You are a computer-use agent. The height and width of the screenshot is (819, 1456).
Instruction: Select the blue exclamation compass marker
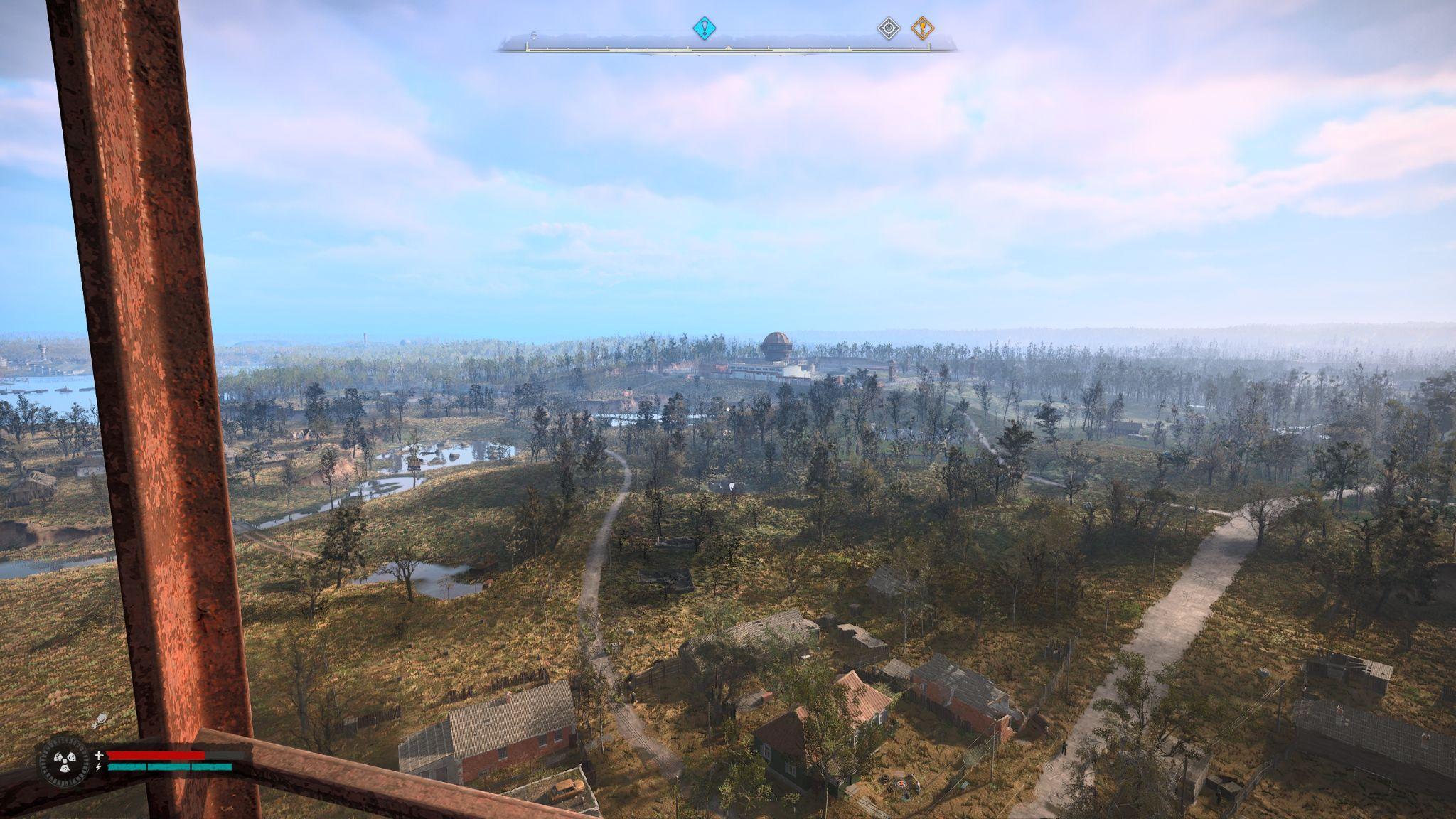point(704,28)
